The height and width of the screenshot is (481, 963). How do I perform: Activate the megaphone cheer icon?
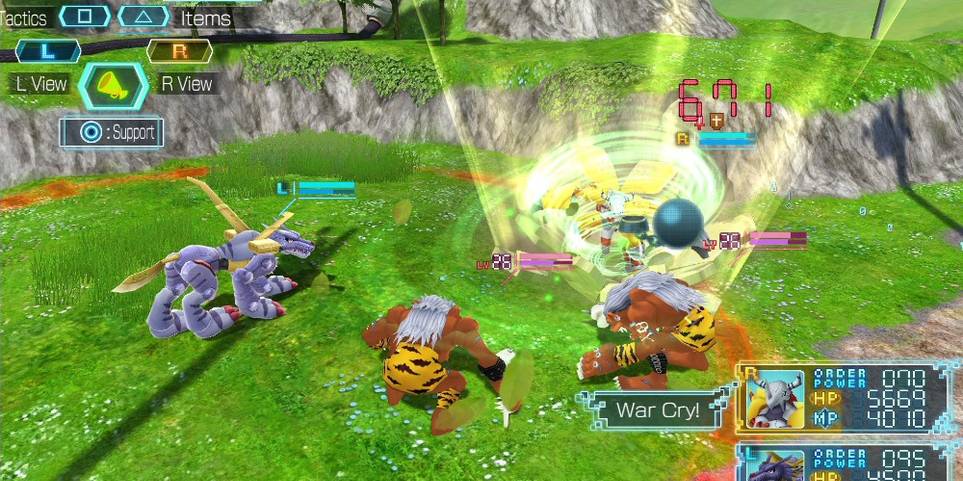(x=113, y=87)
